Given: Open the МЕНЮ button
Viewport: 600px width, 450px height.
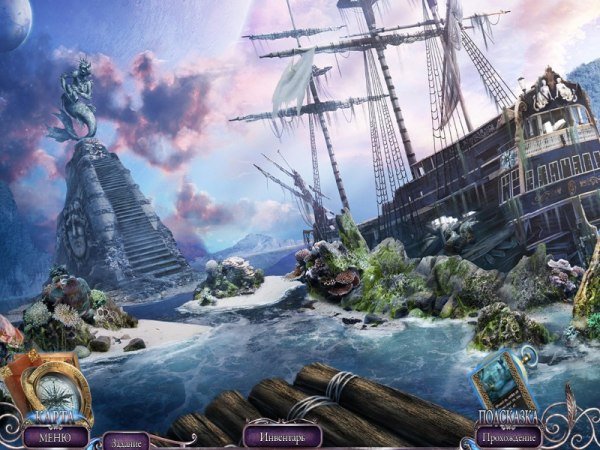Looking at the screenshot, I should tap(48, 437).
